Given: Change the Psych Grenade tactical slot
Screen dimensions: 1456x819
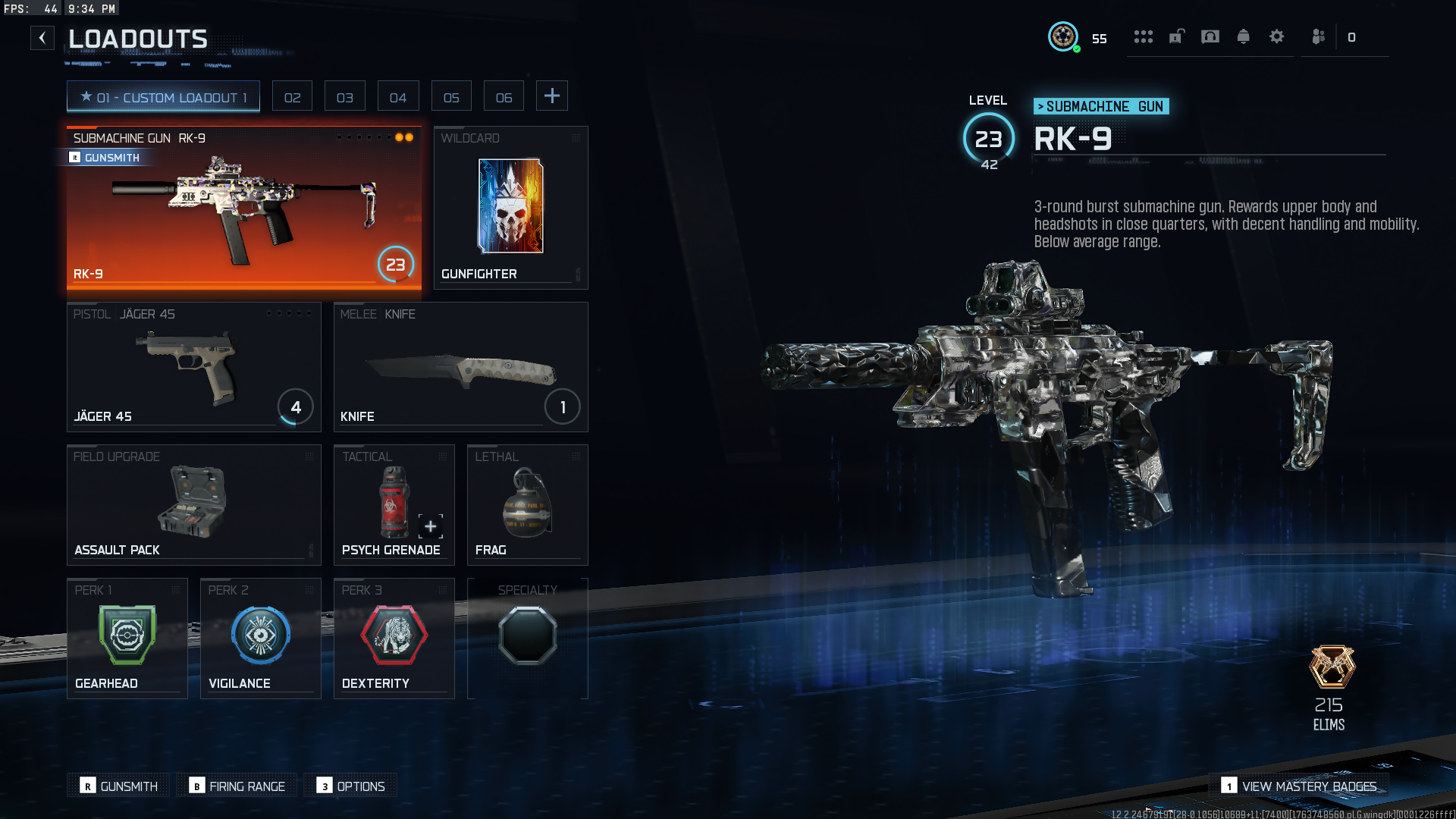Looking at the screenshot, I should click(394, 505).
